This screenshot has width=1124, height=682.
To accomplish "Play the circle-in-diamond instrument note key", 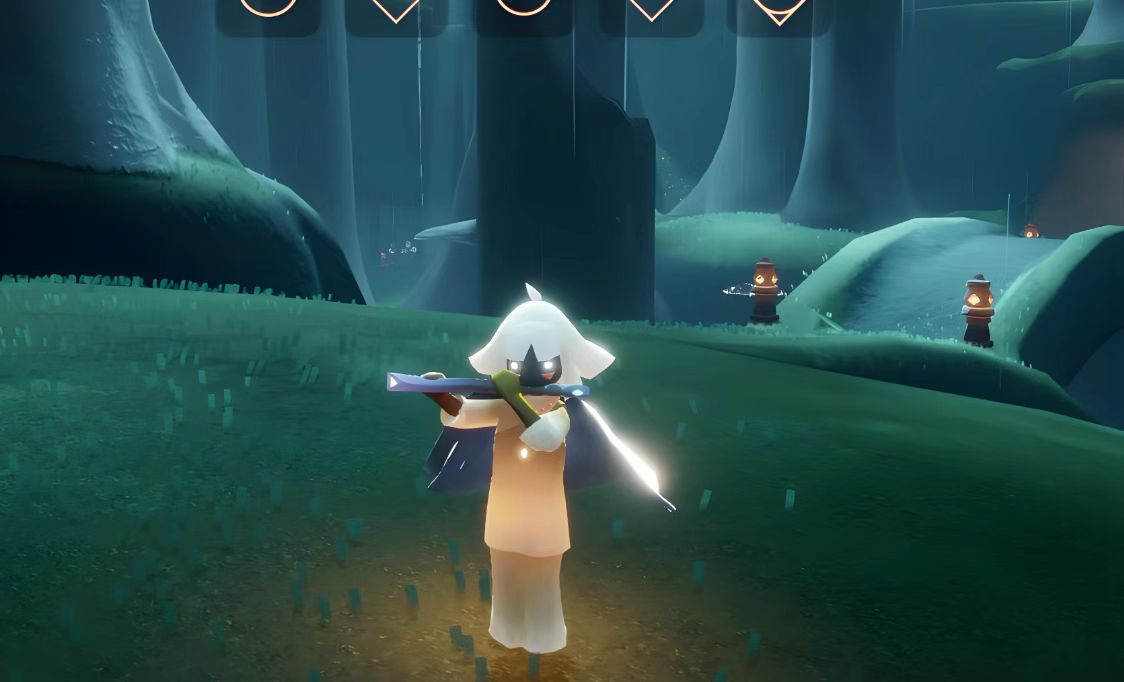I will coord(779,10).
